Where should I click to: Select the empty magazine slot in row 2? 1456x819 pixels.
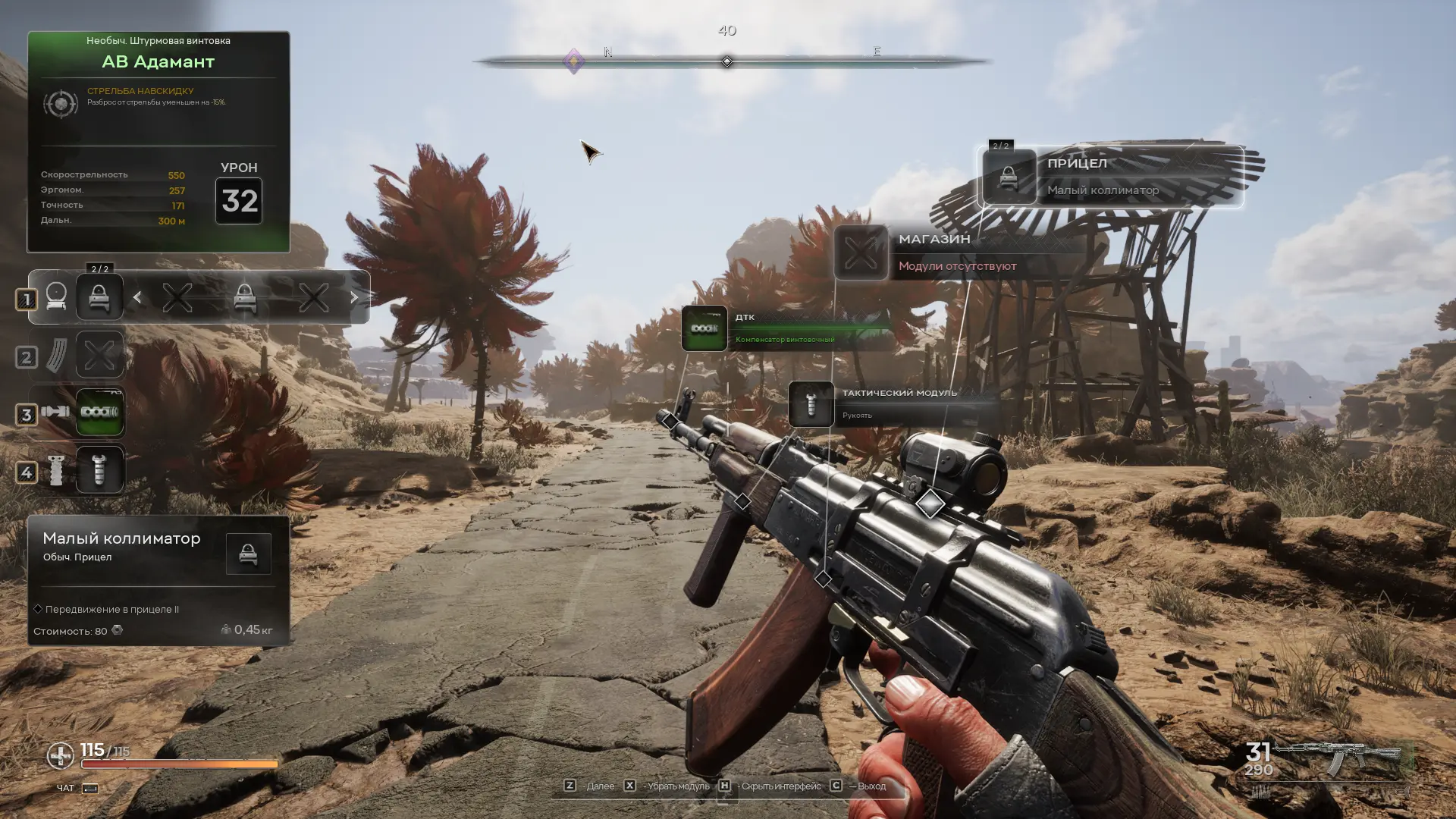[x=99, y=355]
